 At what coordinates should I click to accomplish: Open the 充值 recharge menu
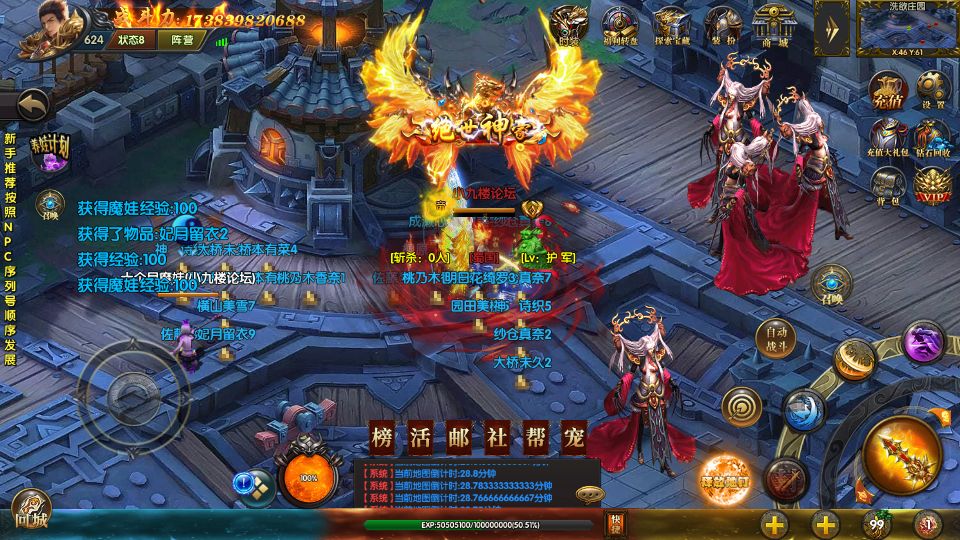coord(887,90)
